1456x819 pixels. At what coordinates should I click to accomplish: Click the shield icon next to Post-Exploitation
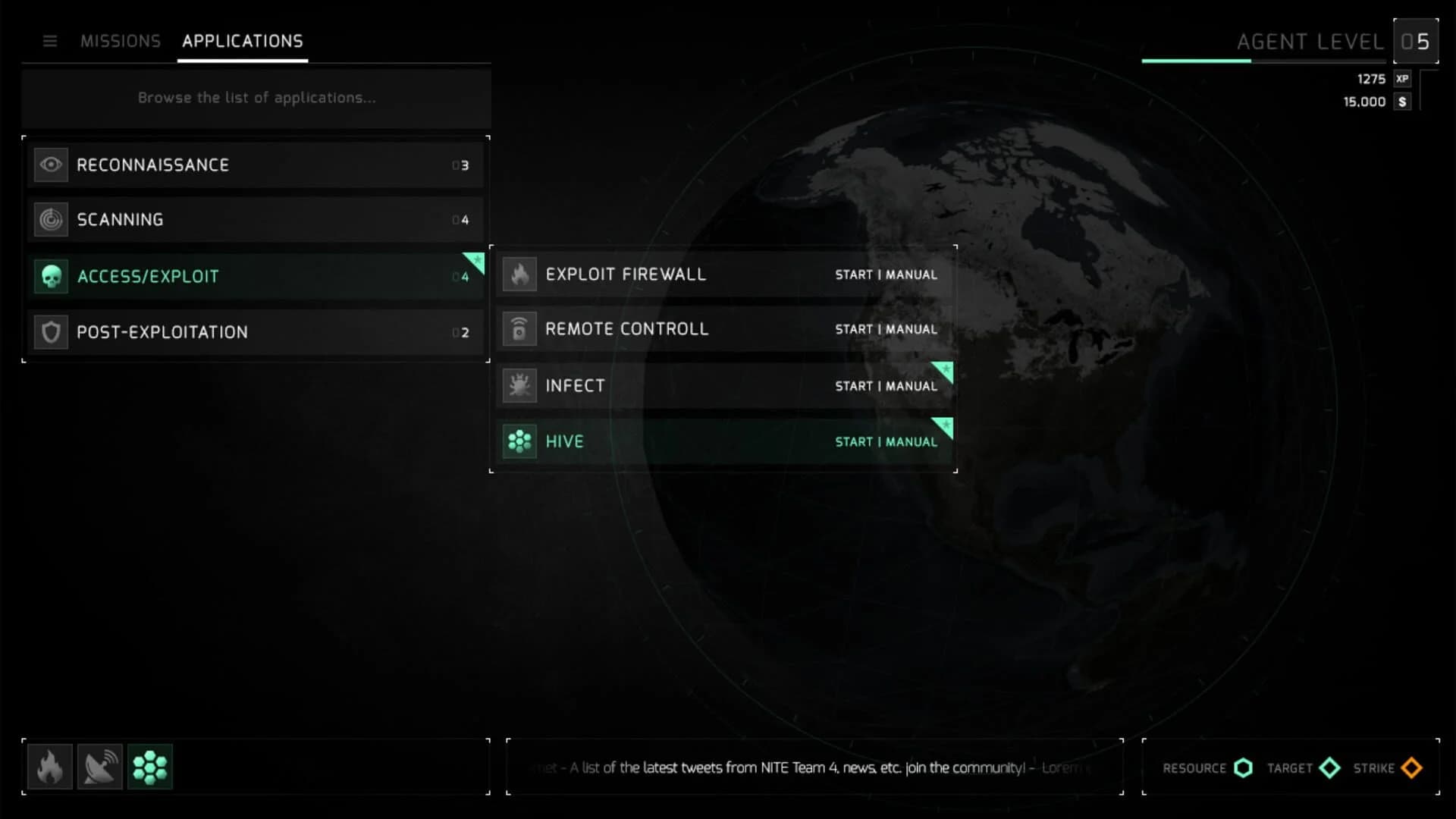(50, 331)
